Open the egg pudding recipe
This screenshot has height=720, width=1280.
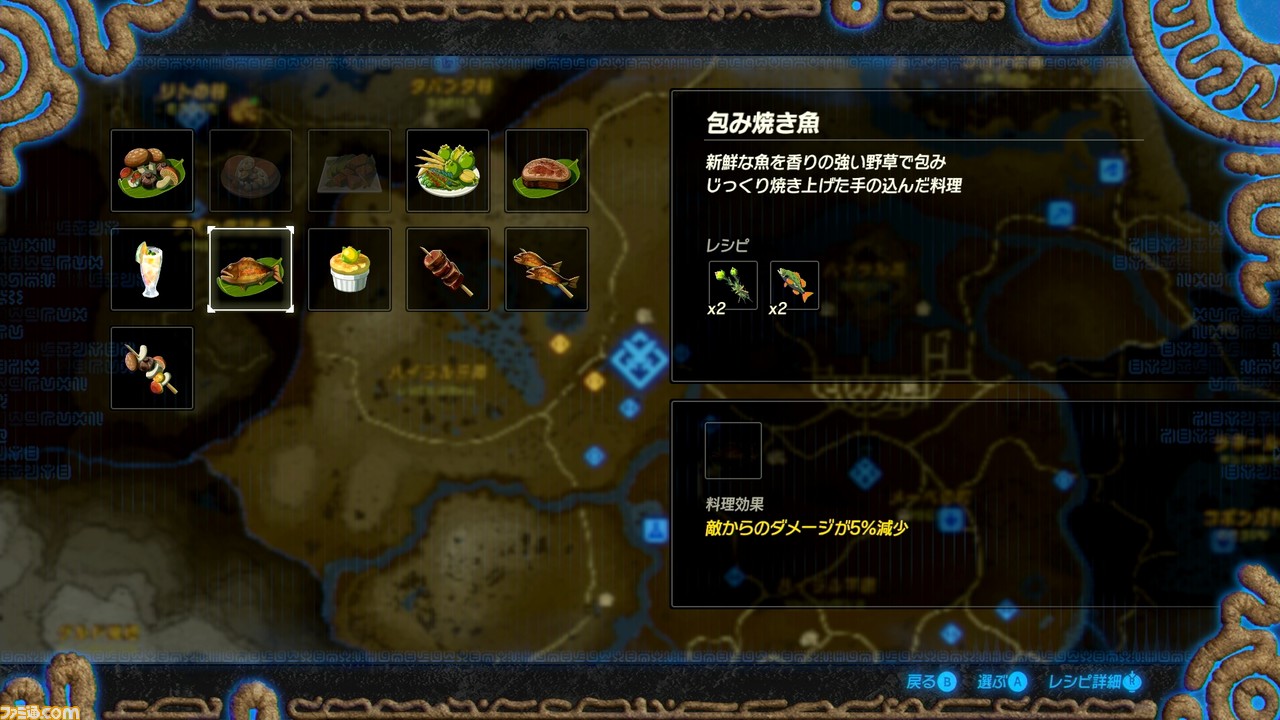(349, 269)
